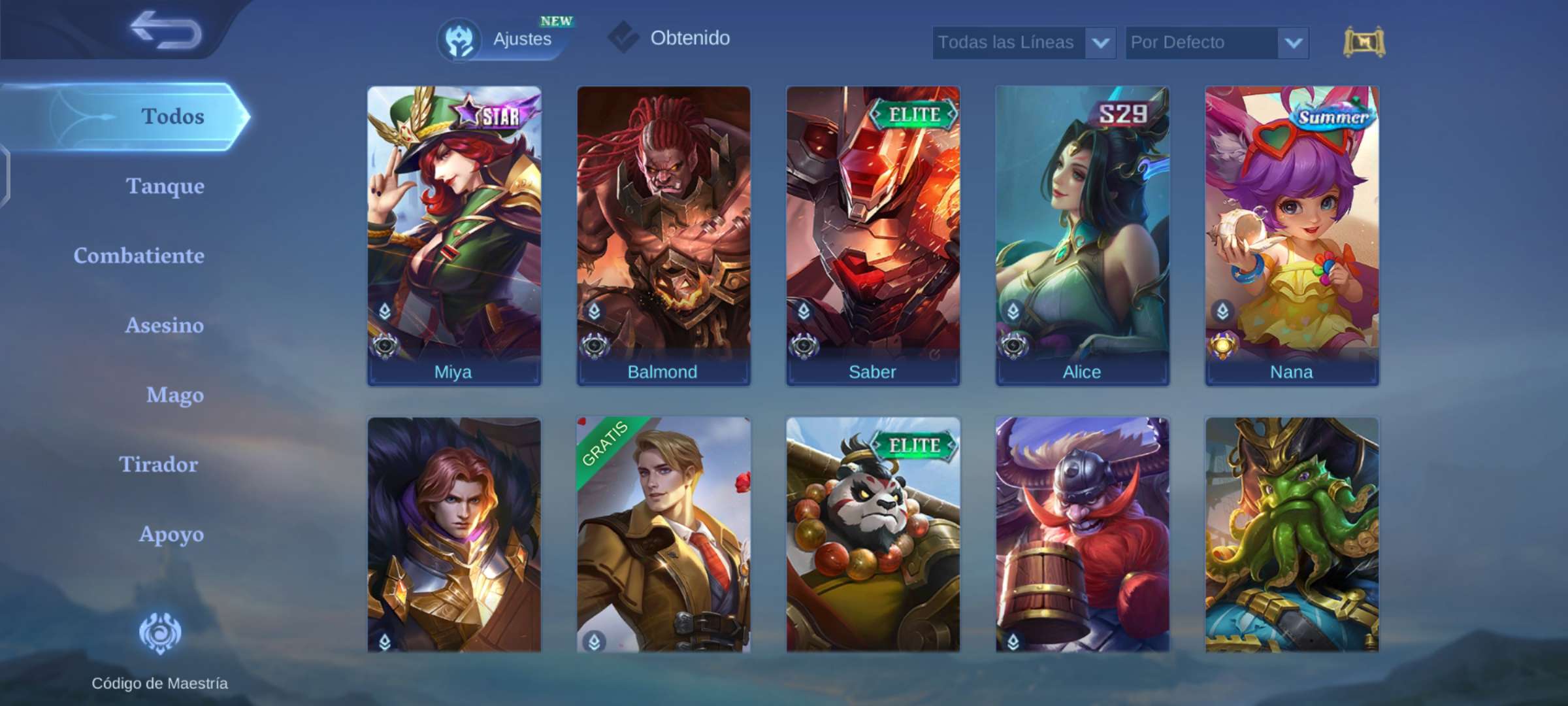Show the Combatiente heroes
1568x706 pixels.
coord(139,256)
